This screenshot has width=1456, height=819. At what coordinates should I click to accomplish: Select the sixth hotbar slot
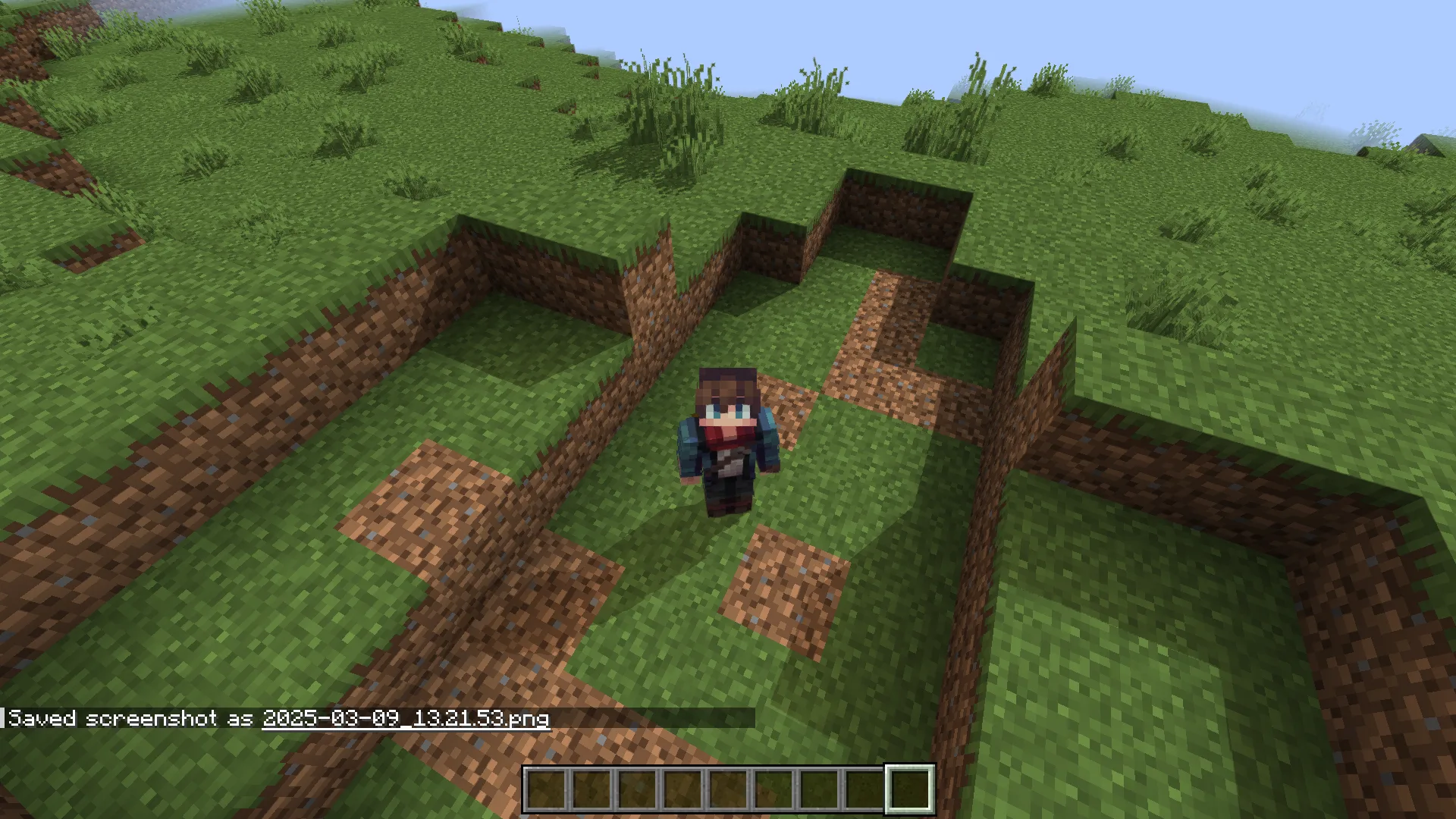coord(772,789)
